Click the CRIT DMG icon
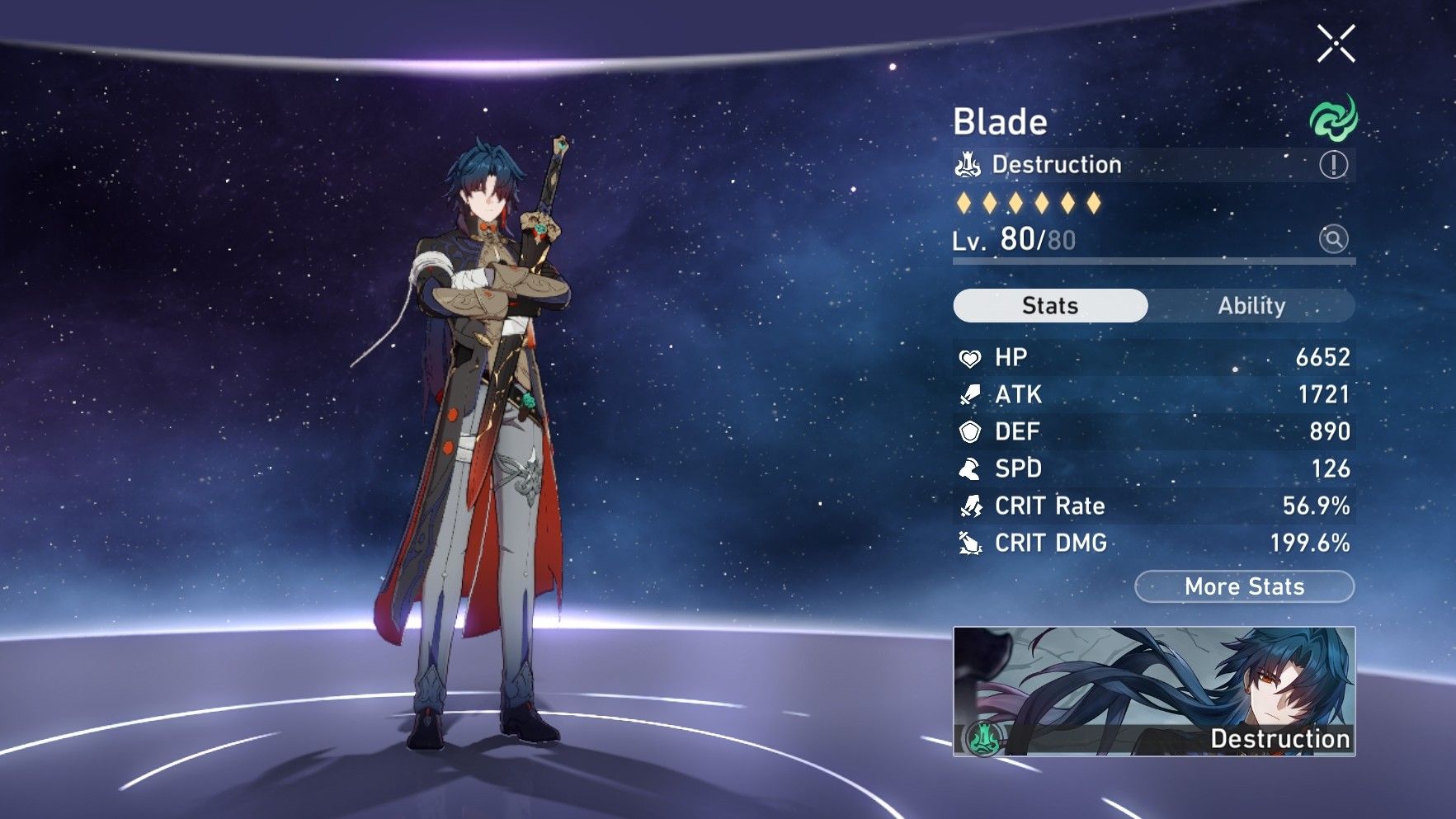 tap(969, 543)
